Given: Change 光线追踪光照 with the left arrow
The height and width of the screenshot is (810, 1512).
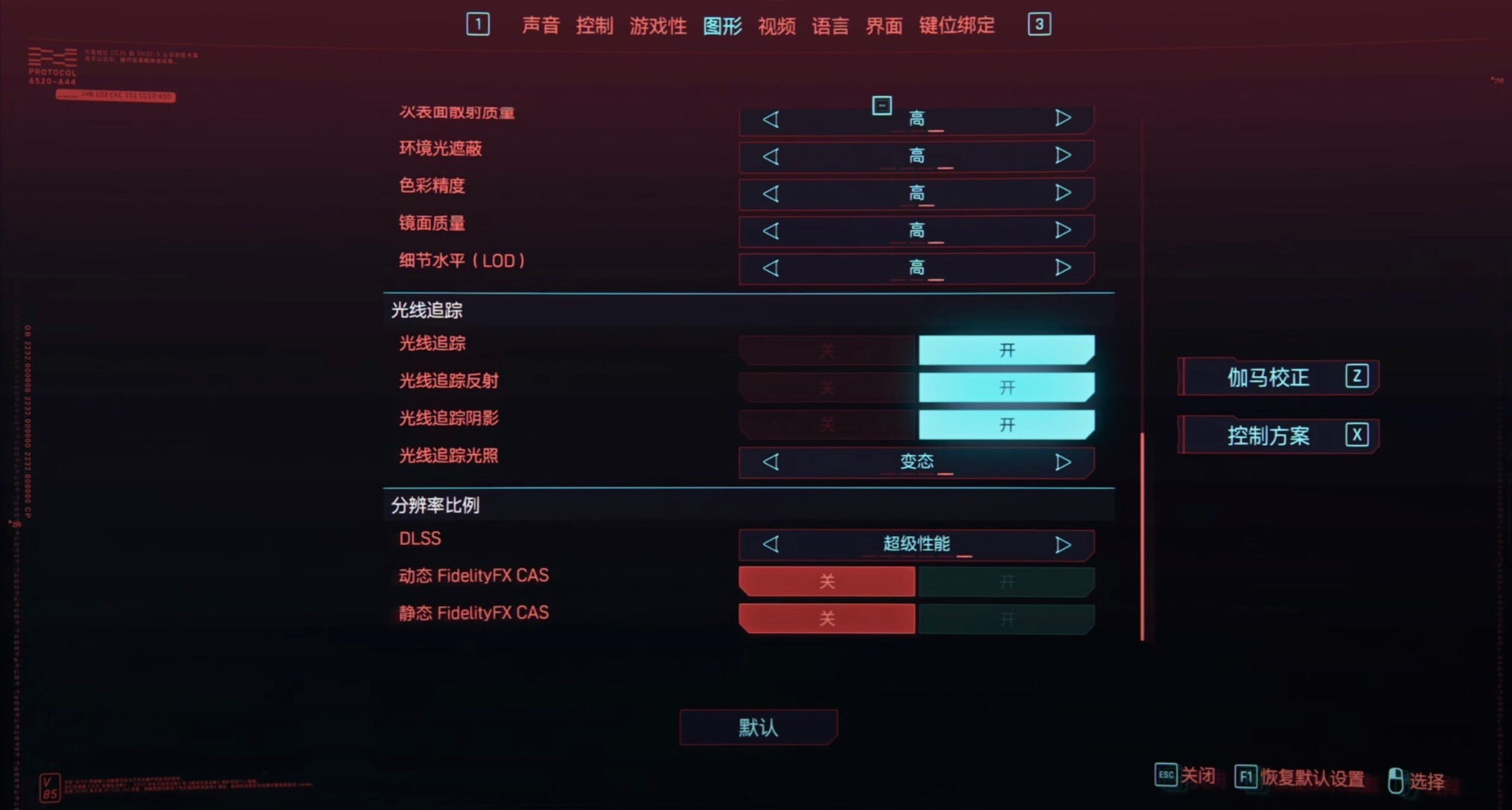Looking at the screenshot, I should [771, 462].
